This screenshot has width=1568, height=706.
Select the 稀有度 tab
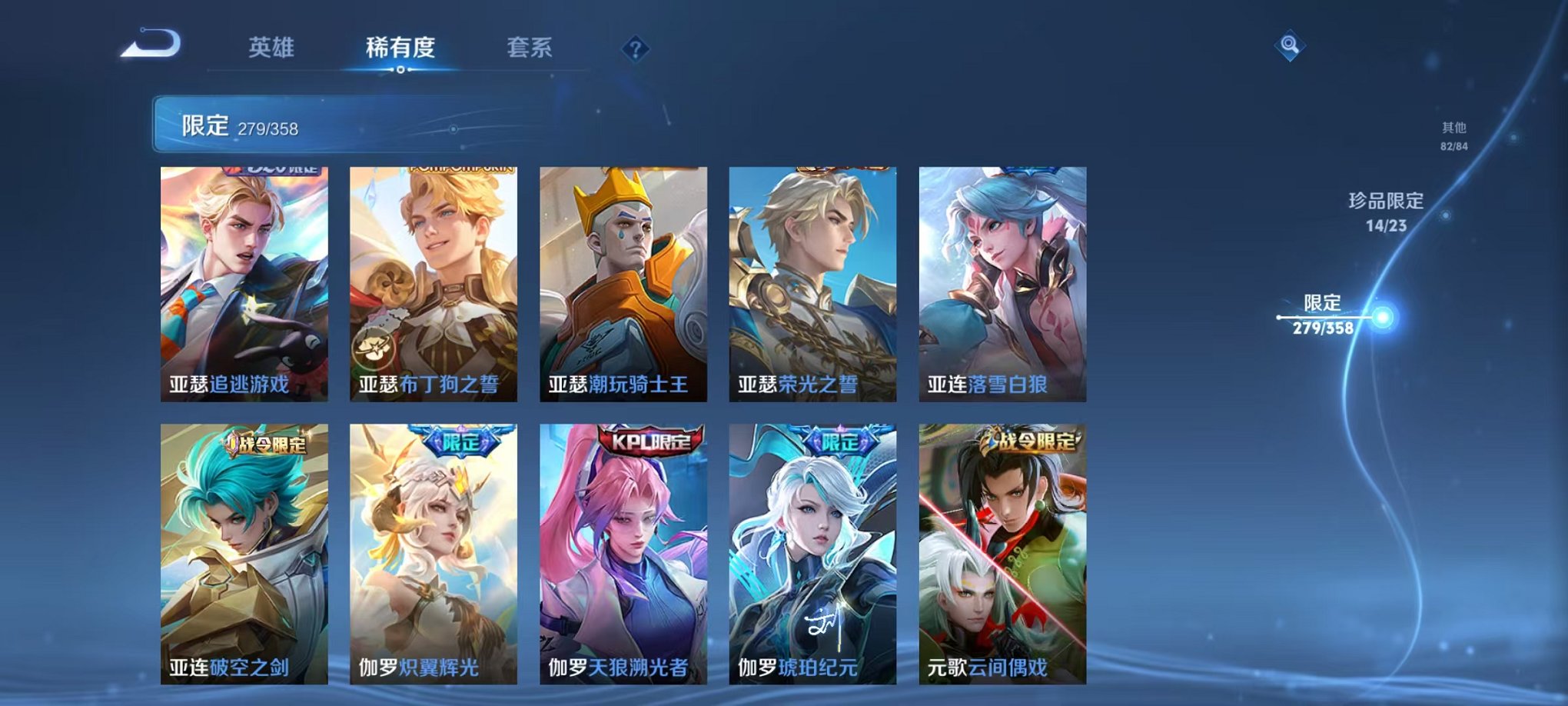(400, 47)
